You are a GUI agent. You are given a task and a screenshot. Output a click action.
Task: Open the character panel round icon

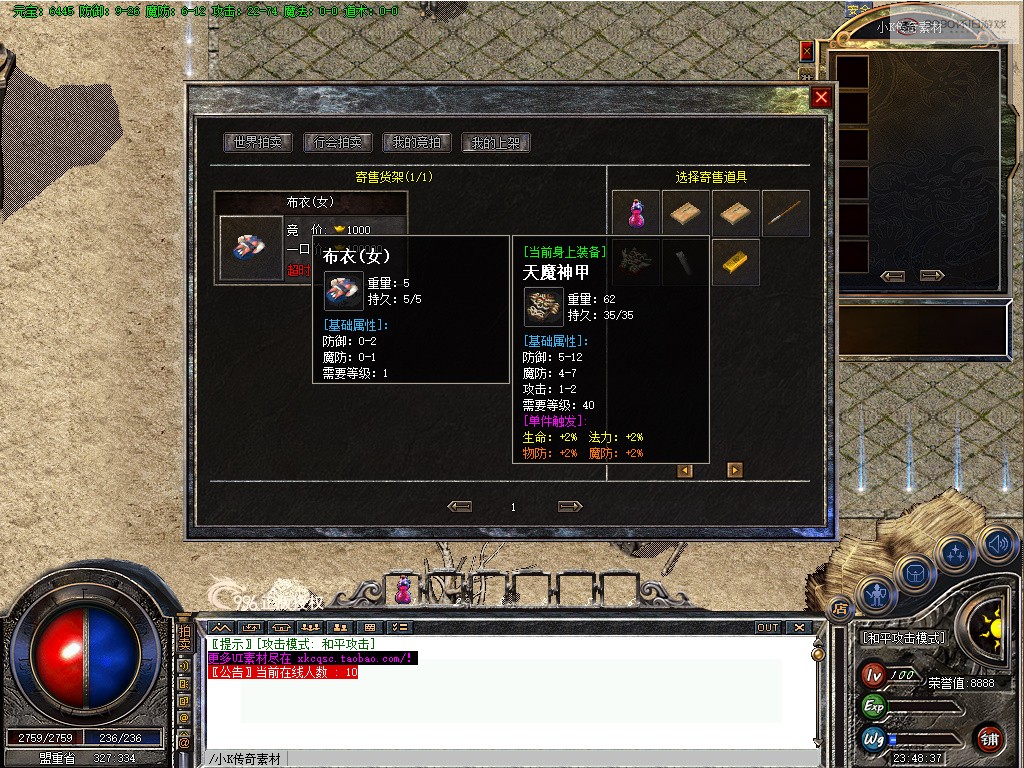coord(877,596)
